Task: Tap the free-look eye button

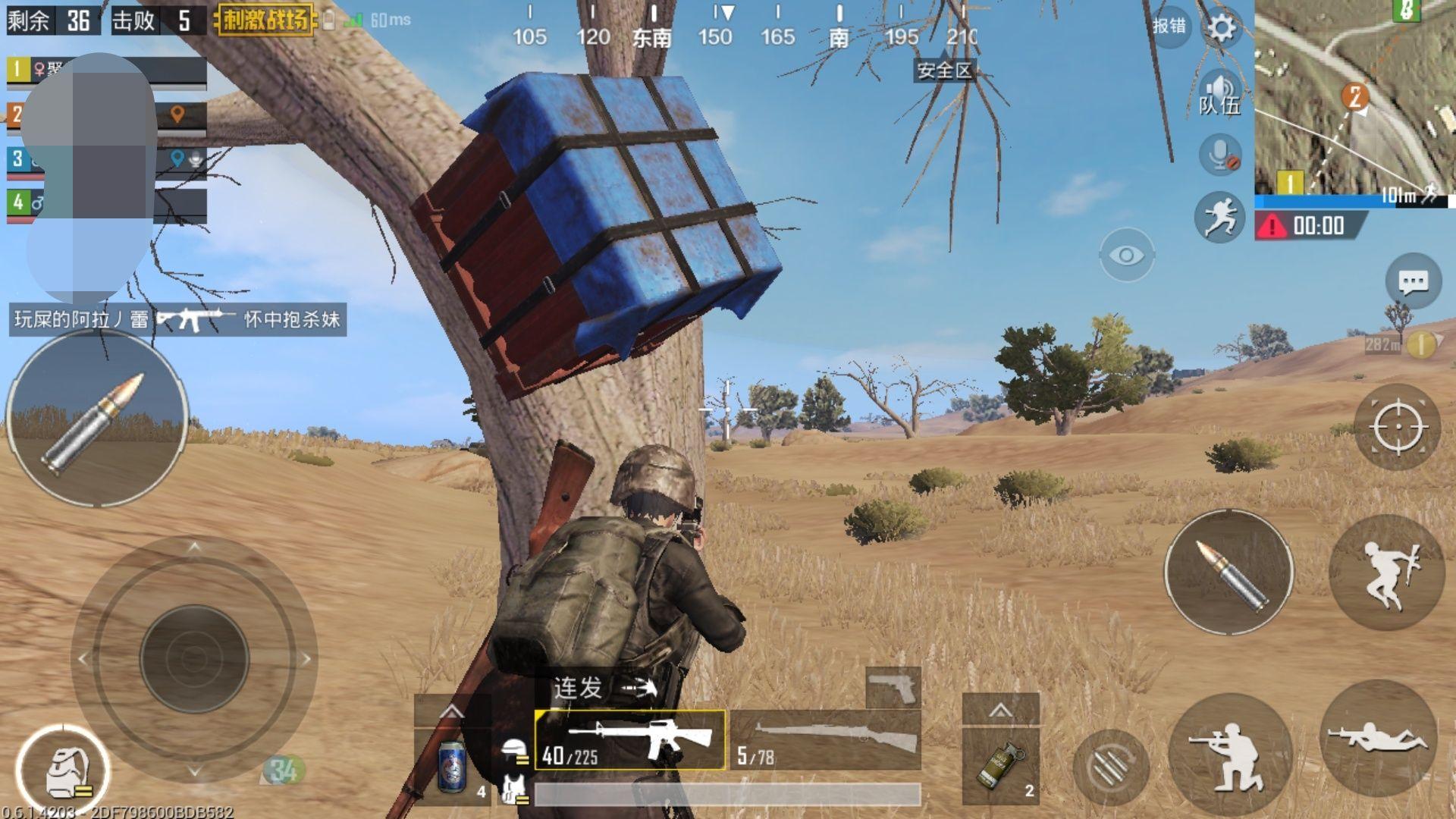Action: [1126, 256]
